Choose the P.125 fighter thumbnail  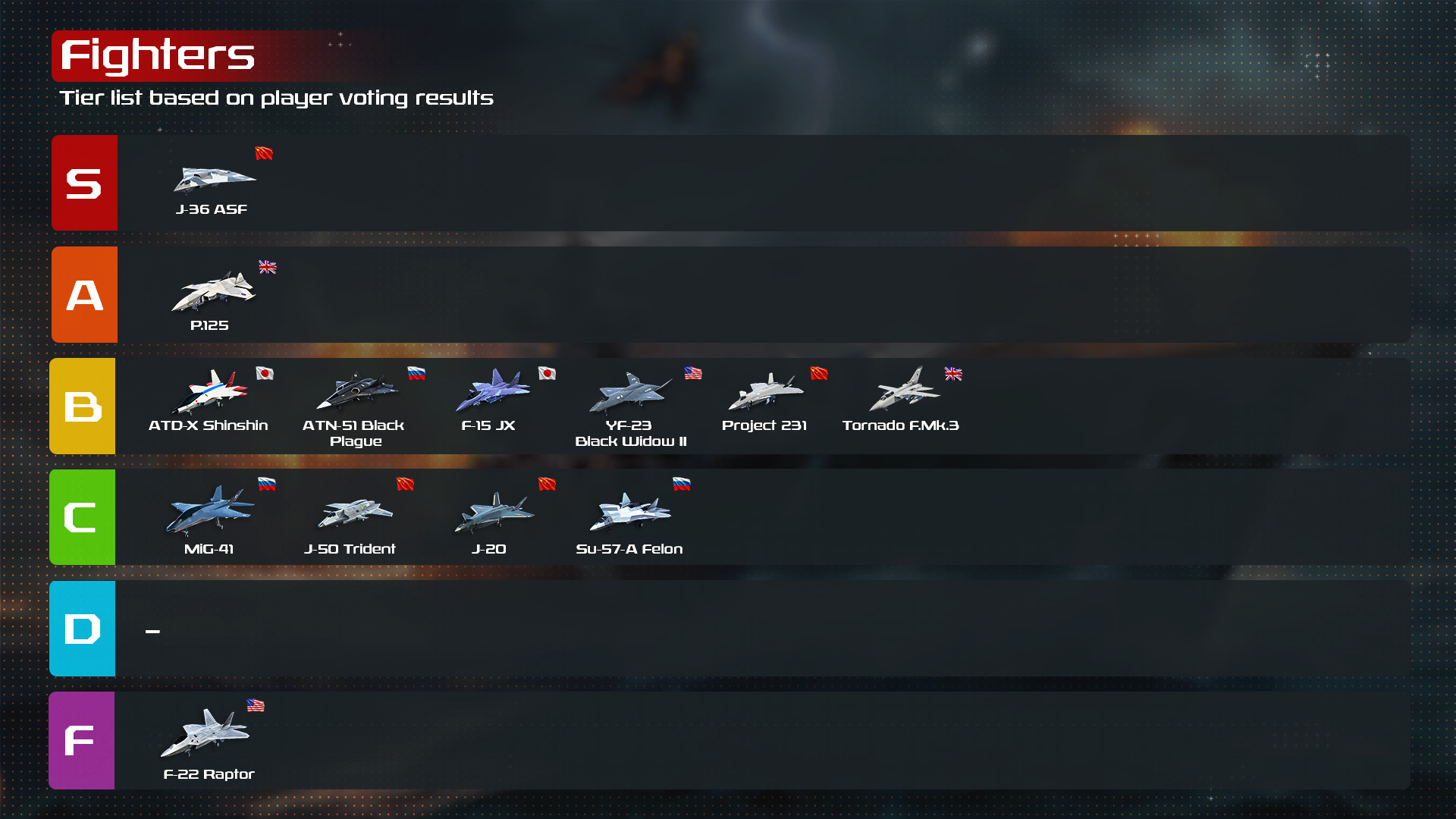(x=213, y=291)
